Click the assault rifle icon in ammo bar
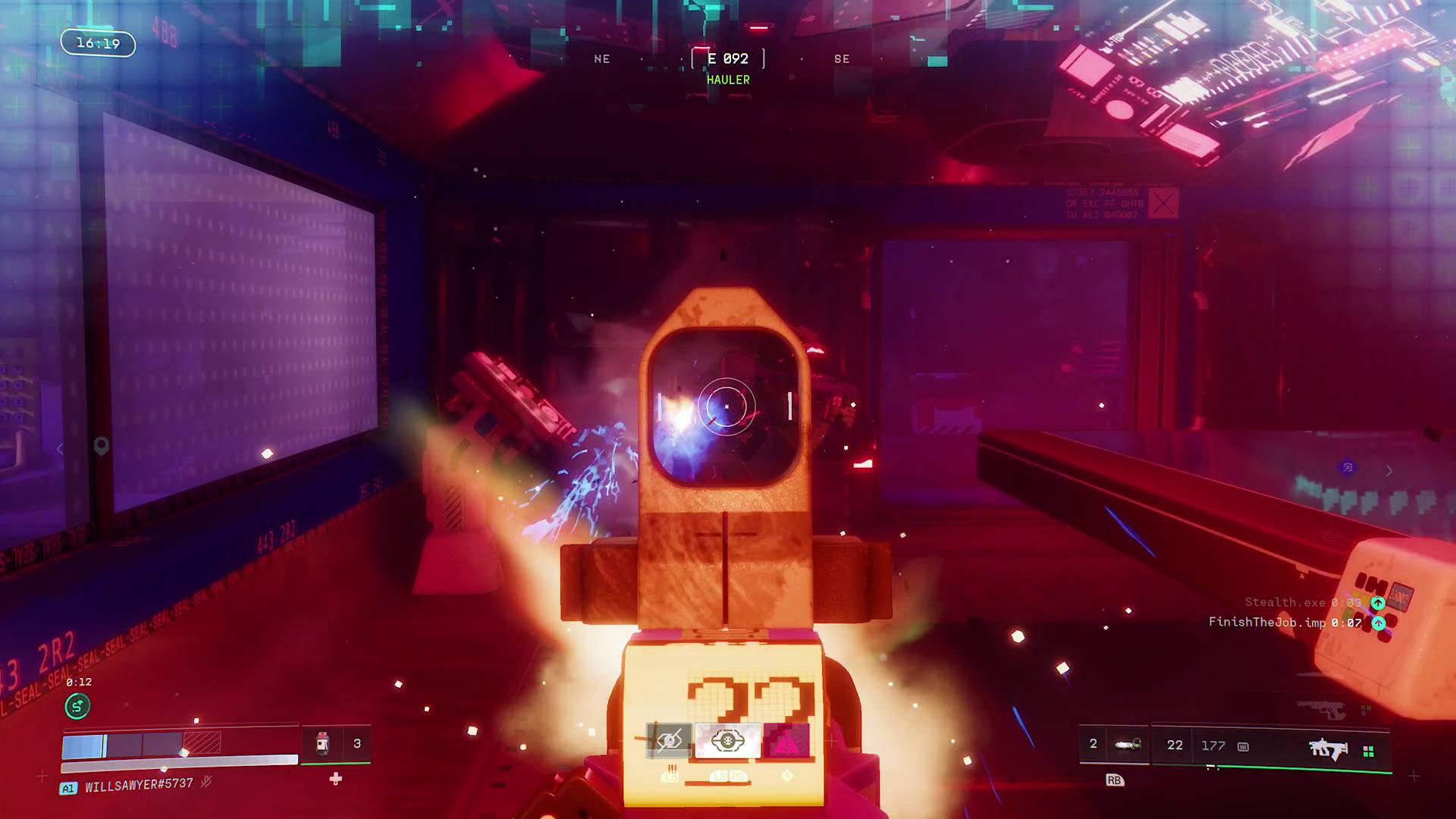The image size is (1456, 819). tap(1328, 748)
